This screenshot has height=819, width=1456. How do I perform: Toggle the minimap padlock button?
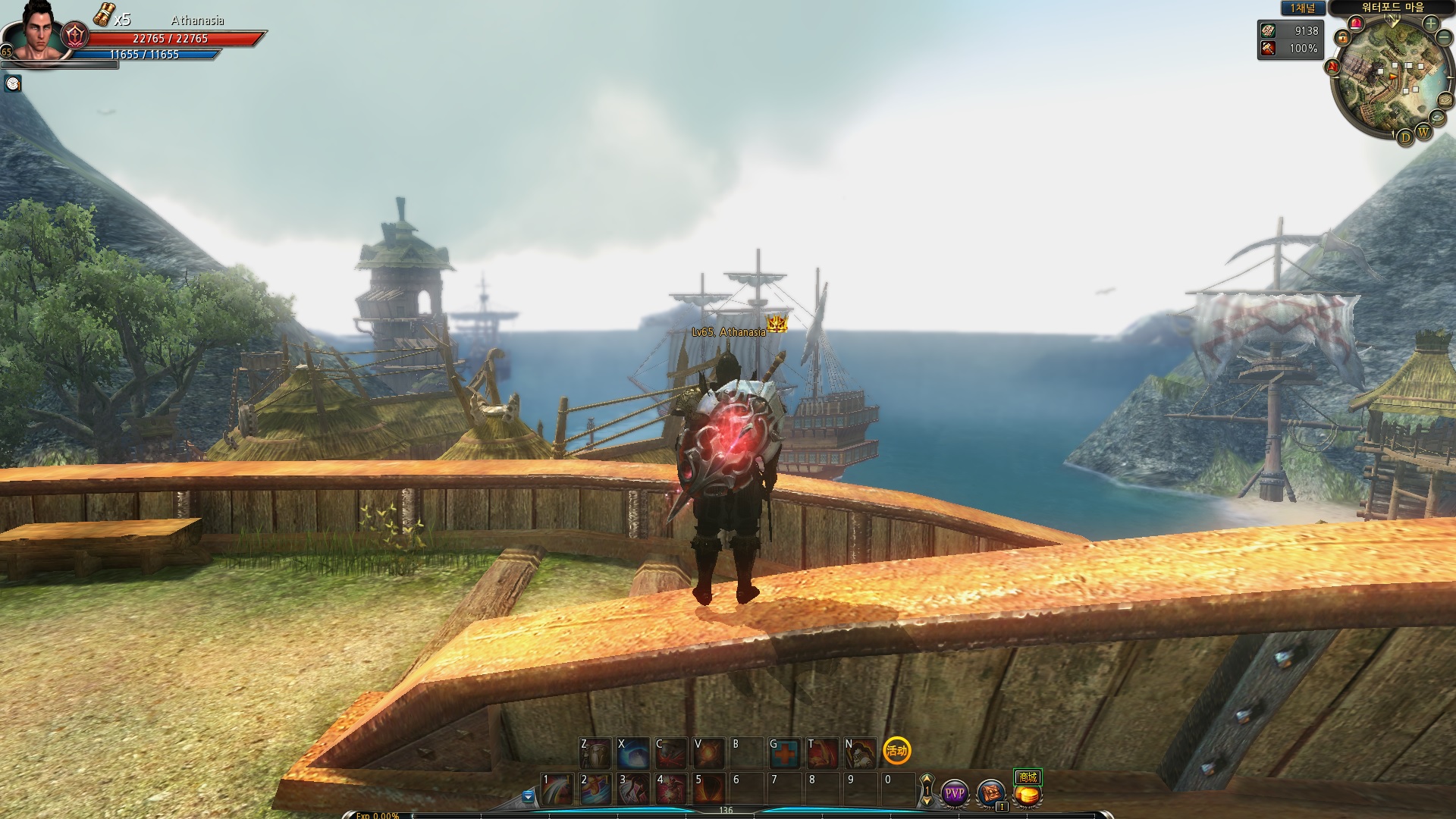click(x=1343, y=36)
